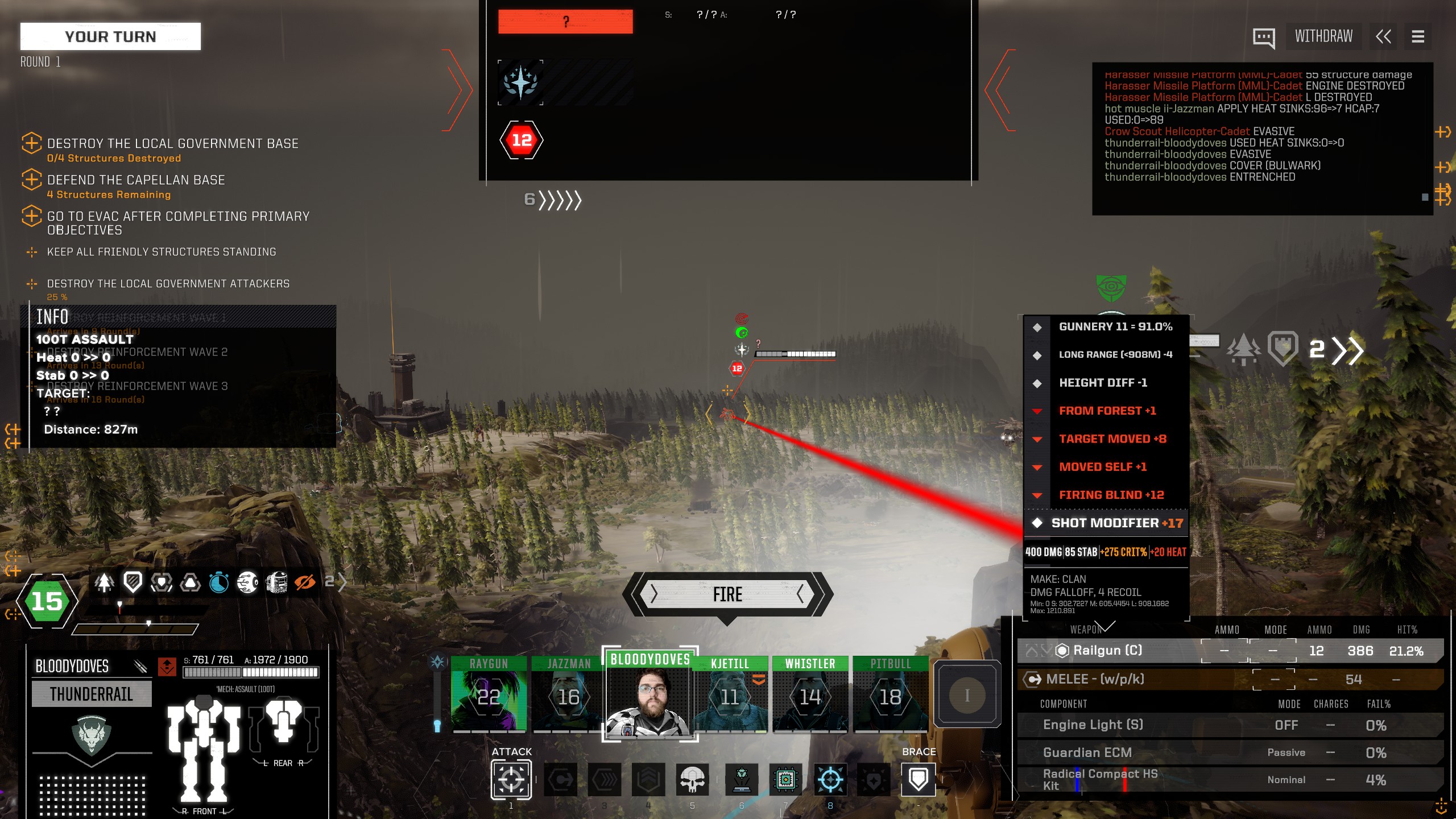The height and width of the screenshot is (819, 1456).
Task: Open the hamburger menu in the top-right corner
Action: point(1418,36)
